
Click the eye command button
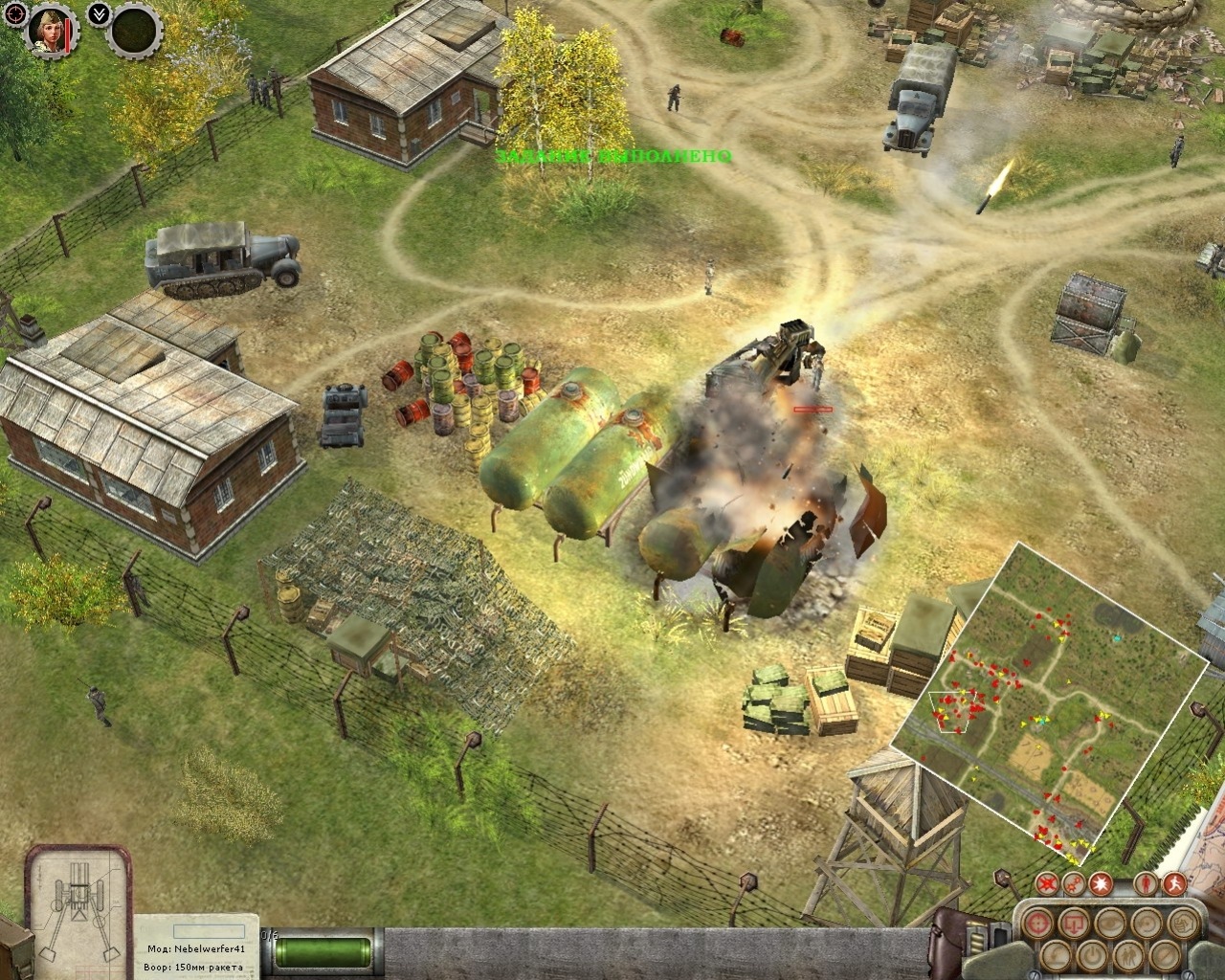pos(1110,923)
